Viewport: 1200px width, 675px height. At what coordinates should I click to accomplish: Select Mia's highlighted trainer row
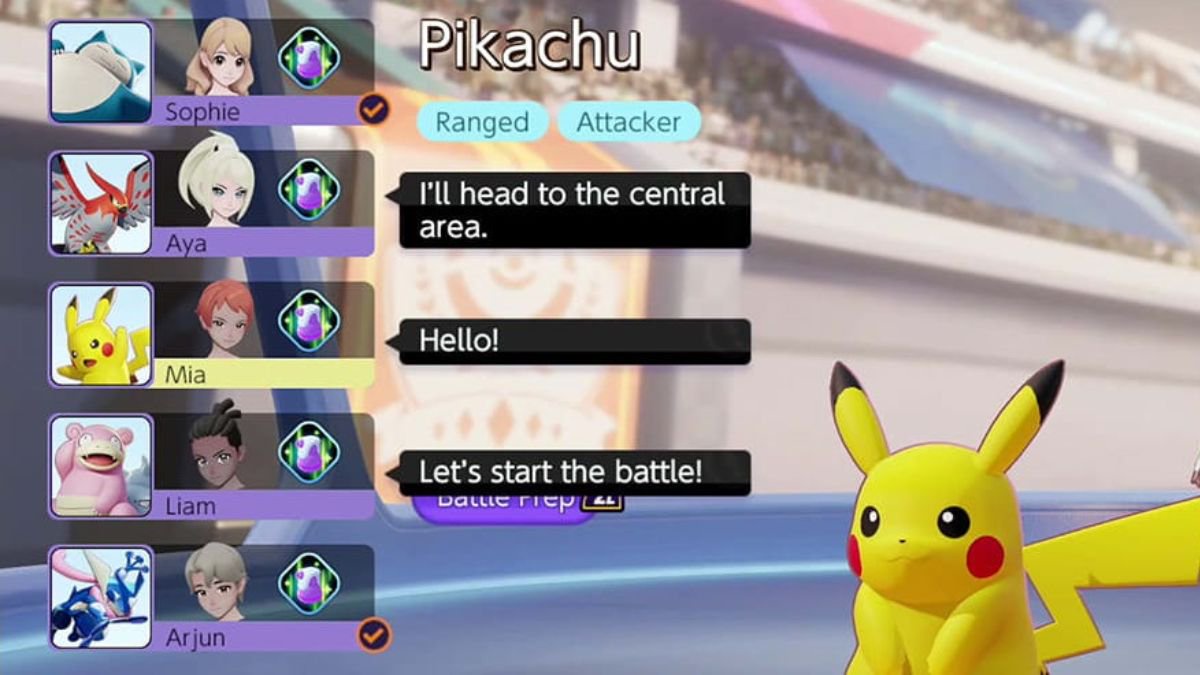click(x=263, y=374)
